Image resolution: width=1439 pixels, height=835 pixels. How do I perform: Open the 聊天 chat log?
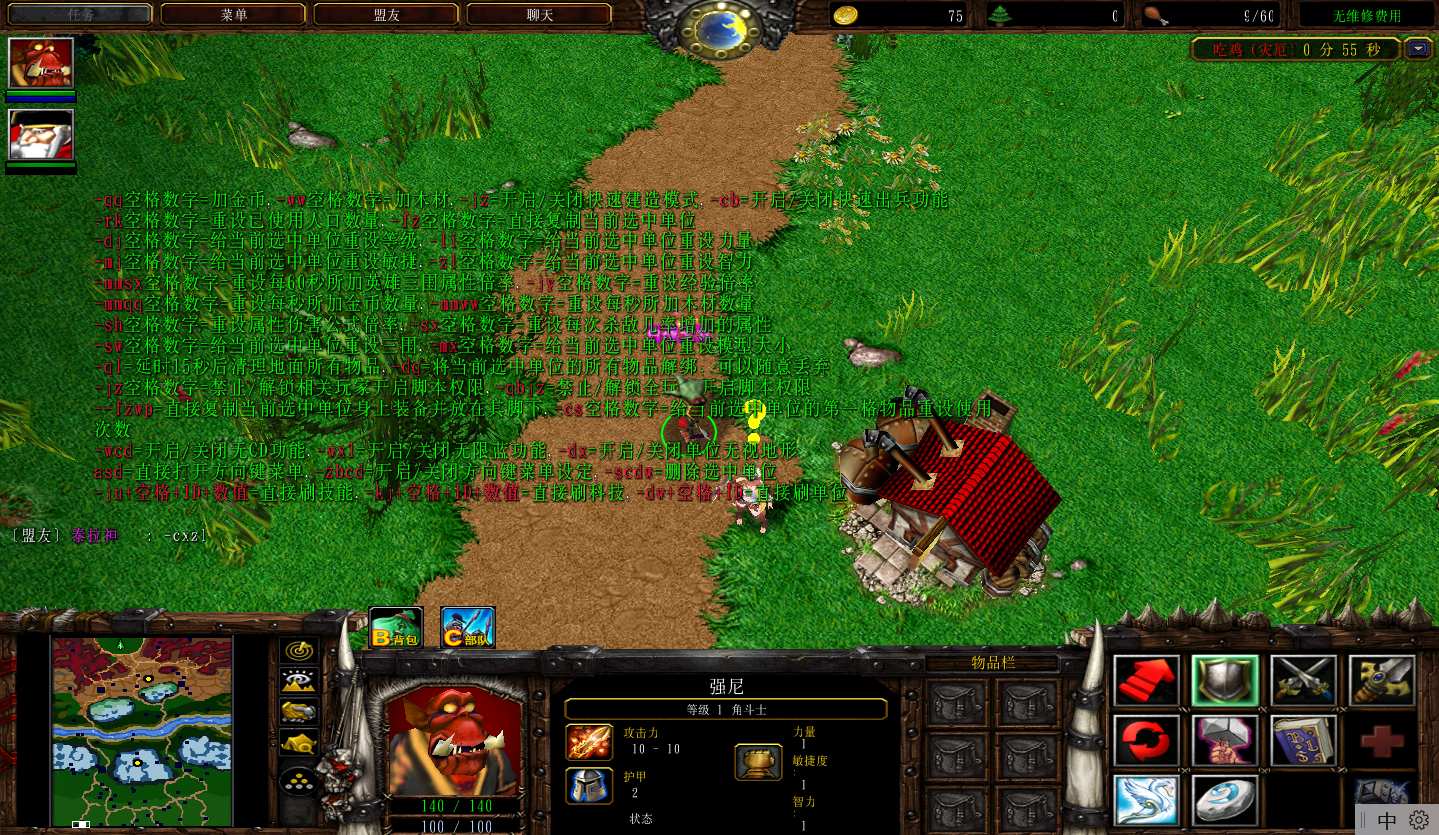pyautogui.click(x=539, y=15)
